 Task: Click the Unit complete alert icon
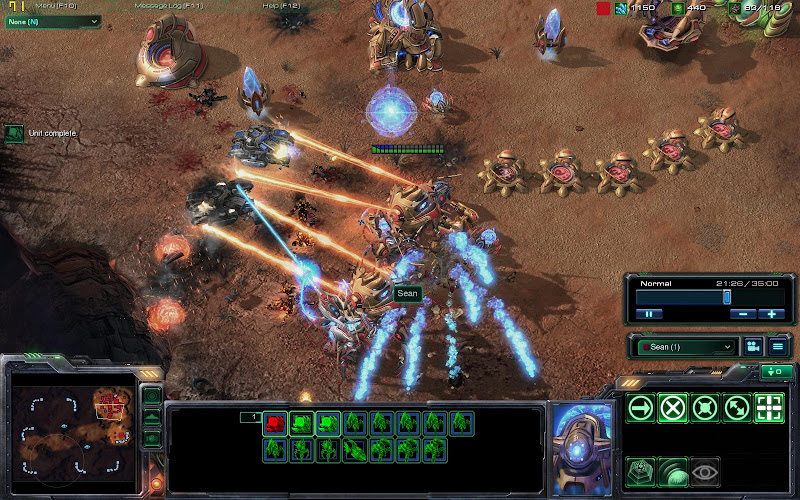14,133
